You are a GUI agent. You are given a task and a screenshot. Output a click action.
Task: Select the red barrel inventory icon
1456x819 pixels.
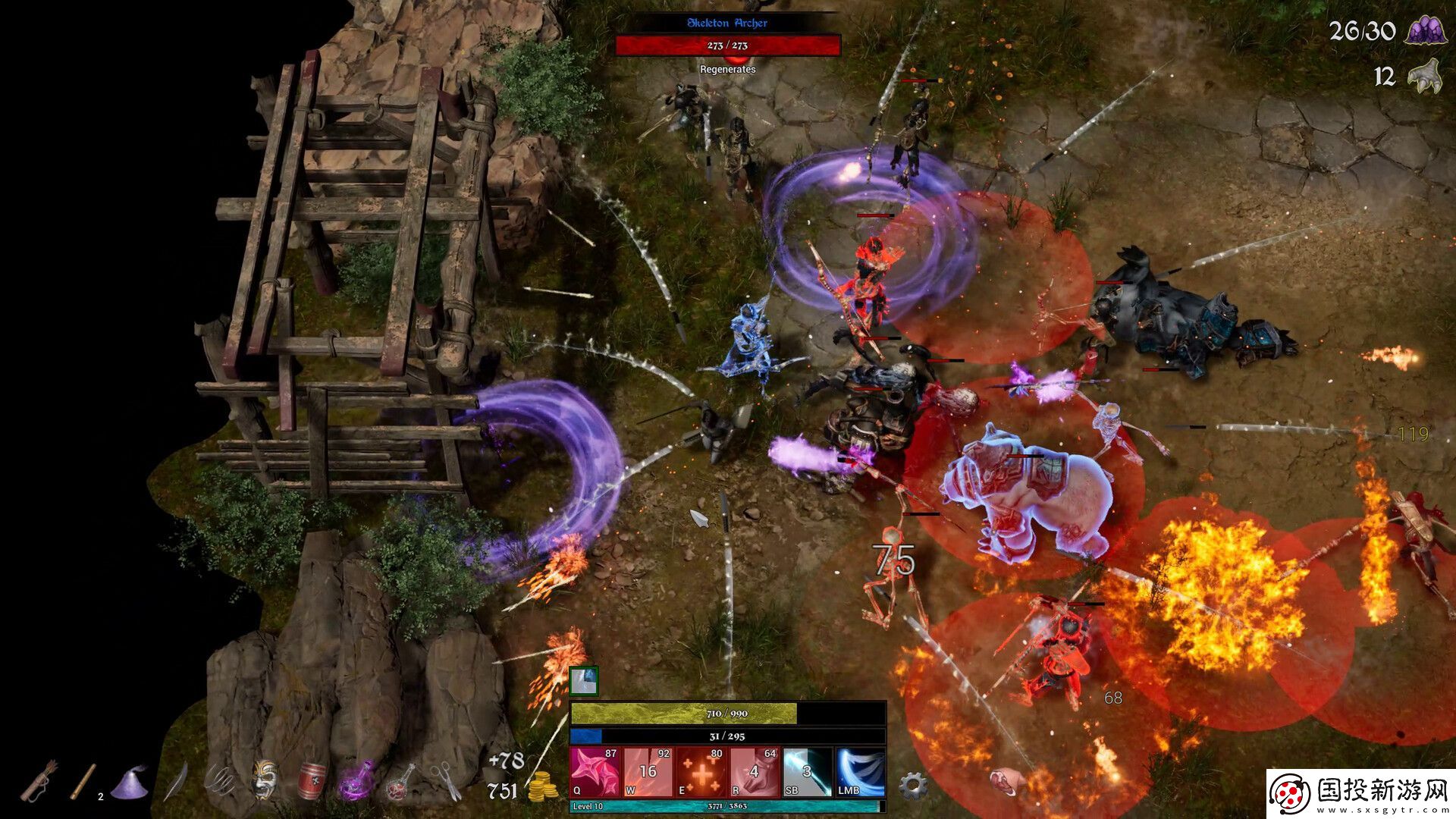coord(311,781)
